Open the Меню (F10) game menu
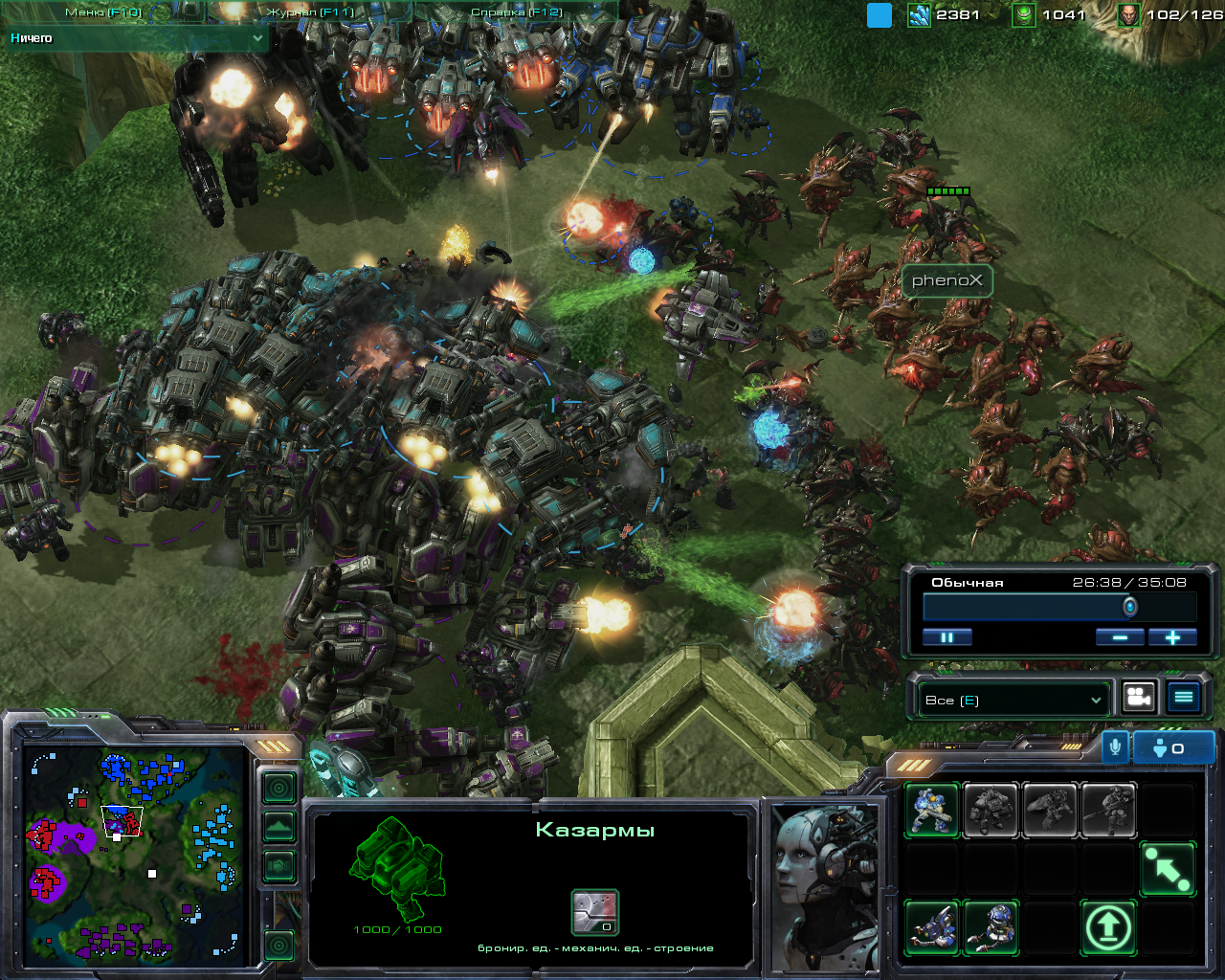This screenshot has width=1225, height=980. coord(103,12)
